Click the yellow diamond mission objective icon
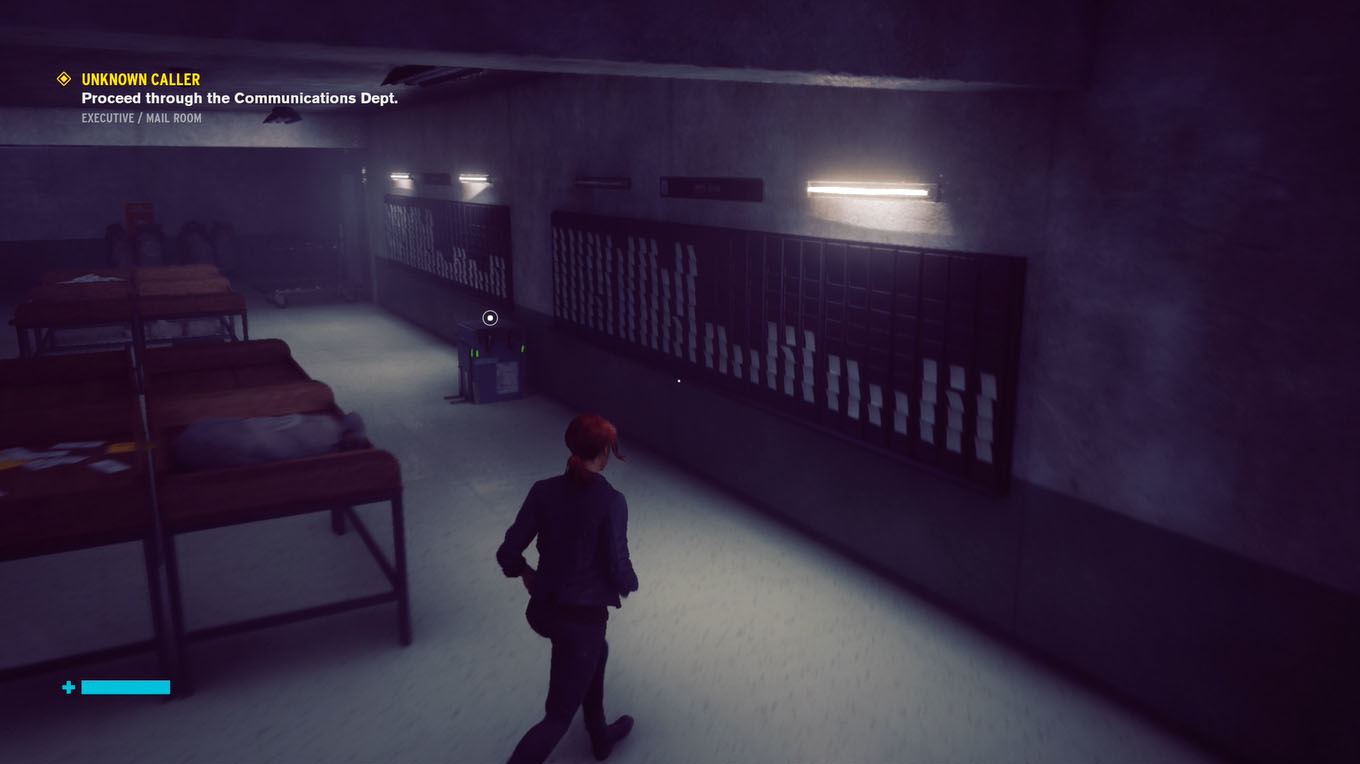 coord(62,78)
